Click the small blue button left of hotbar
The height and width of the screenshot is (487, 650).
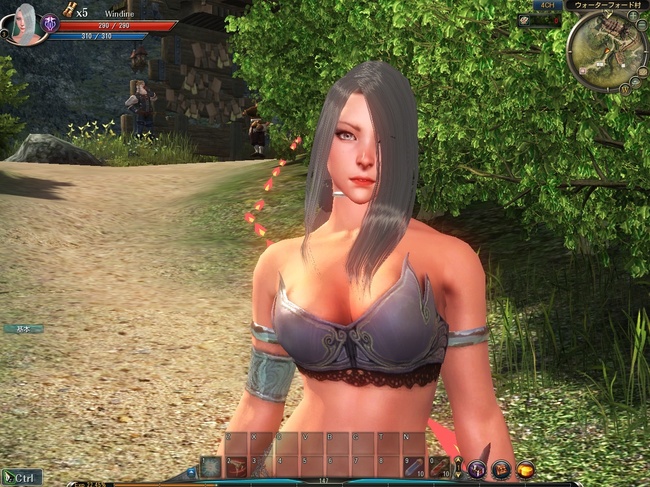tap(191, 471)
